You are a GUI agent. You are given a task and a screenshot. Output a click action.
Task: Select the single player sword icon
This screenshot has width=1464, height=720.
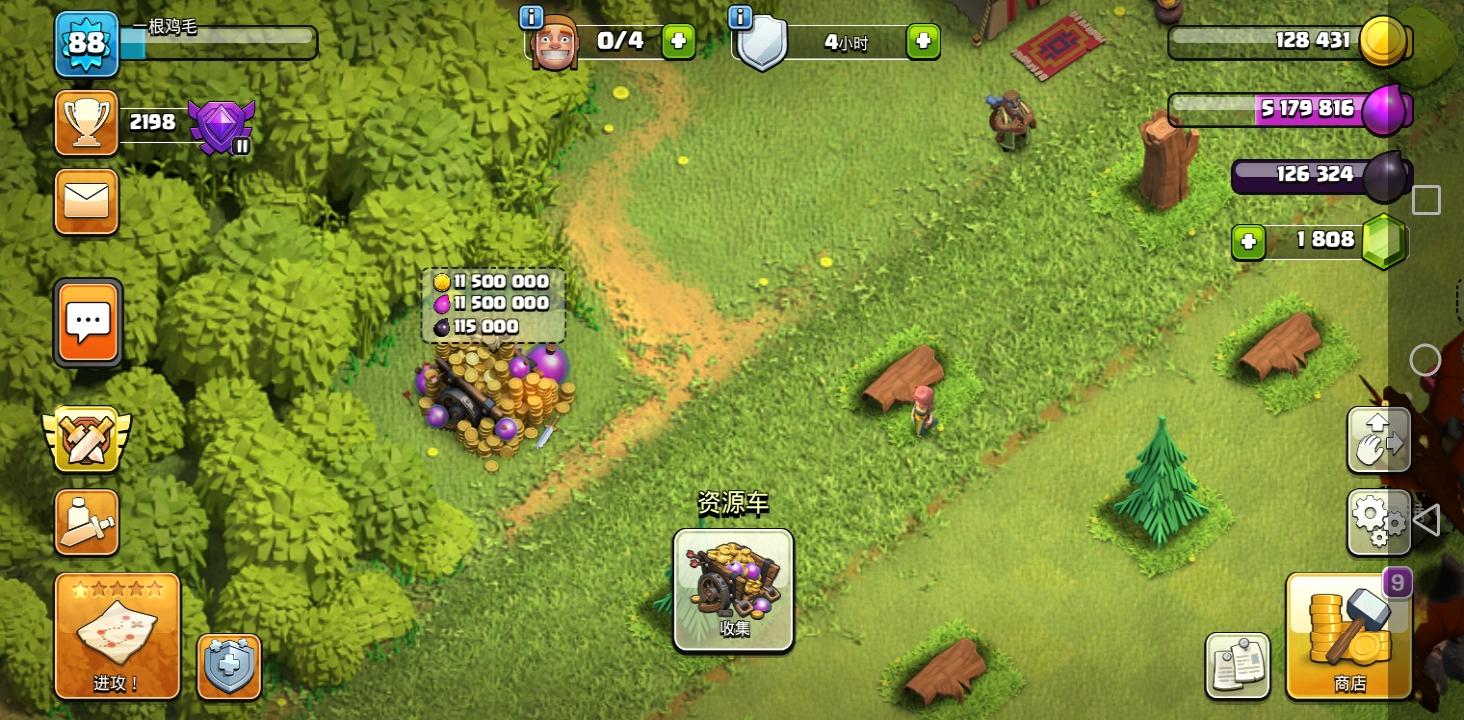pyautogui.click(x=87, y=522)
